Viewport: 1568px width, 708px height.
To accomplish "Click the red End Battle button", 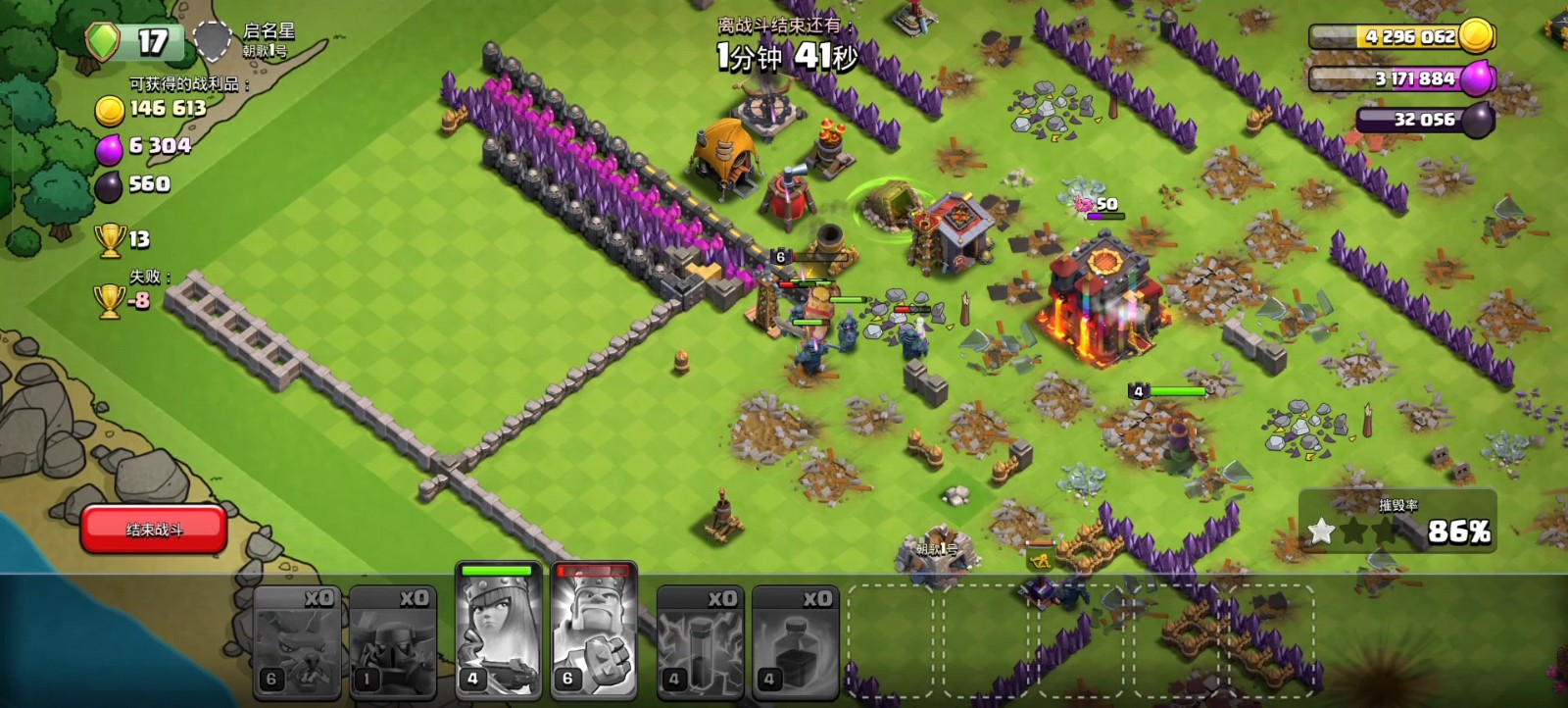I will (x=154, y=530).
